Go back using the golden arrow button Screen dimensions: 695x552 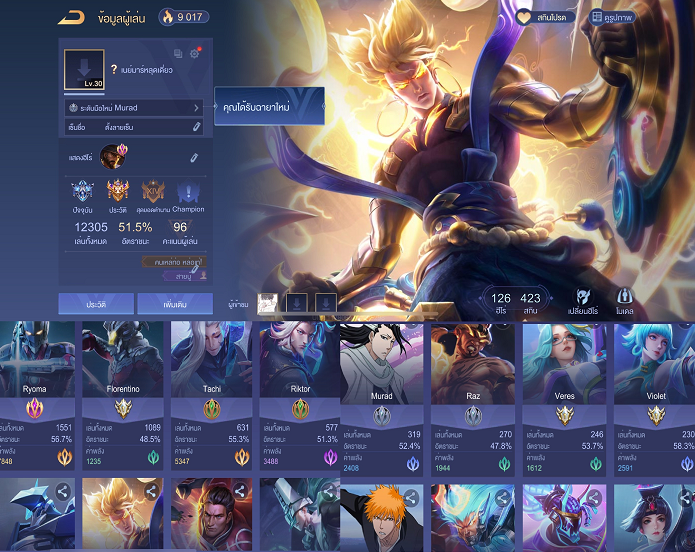tap(71, 16)
